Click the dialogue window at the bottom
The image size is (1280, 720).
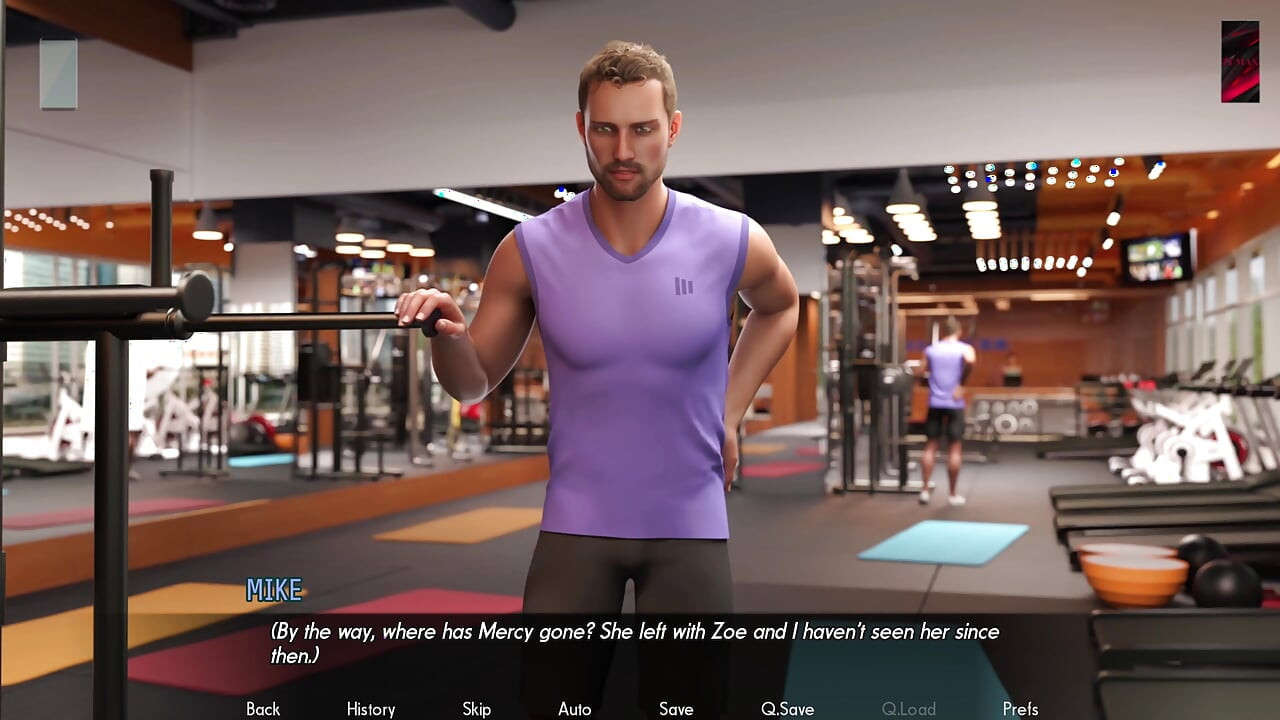click(640, 640)
